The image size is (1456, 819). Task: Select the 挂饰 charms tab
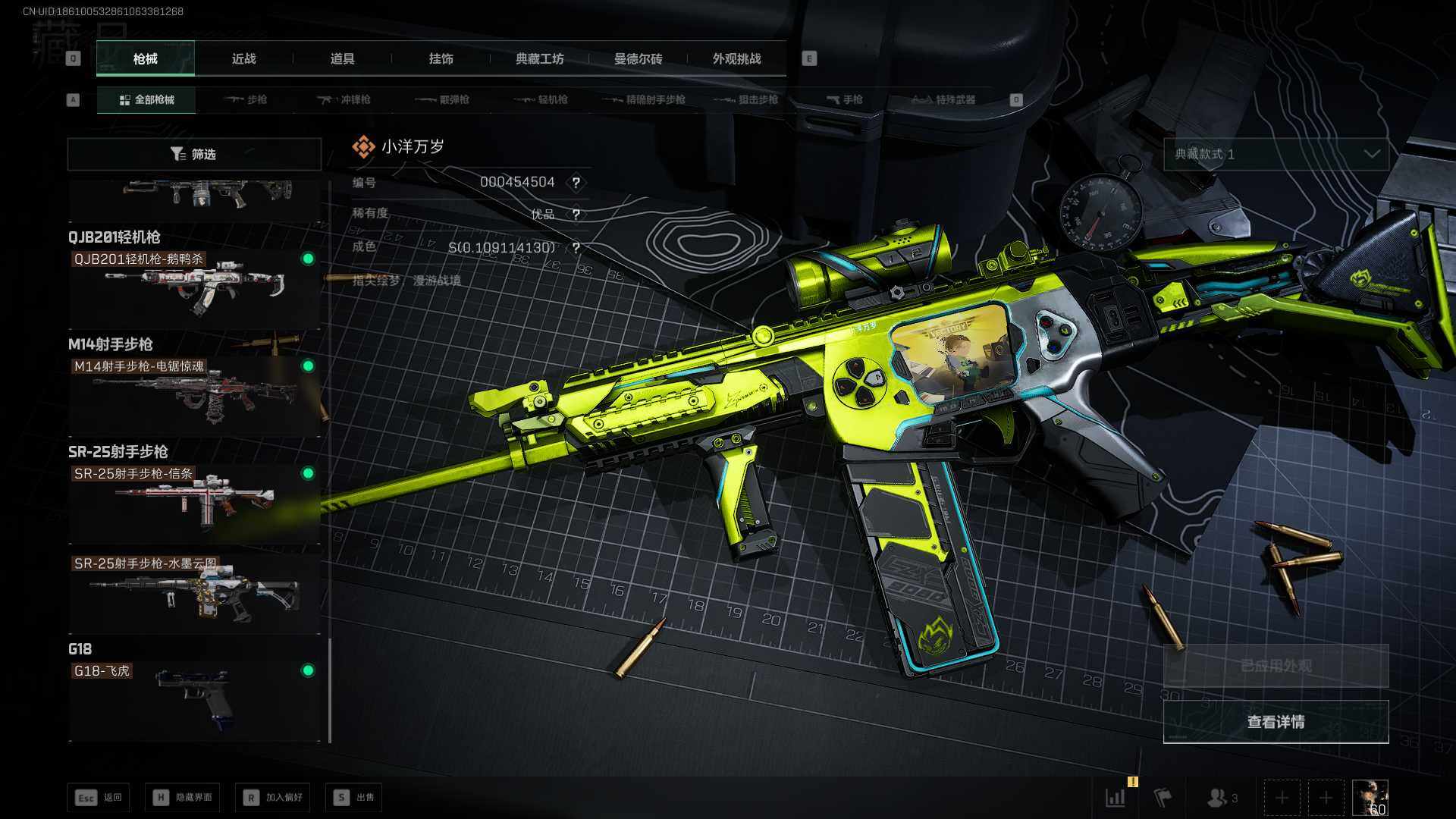click(441, 59)
